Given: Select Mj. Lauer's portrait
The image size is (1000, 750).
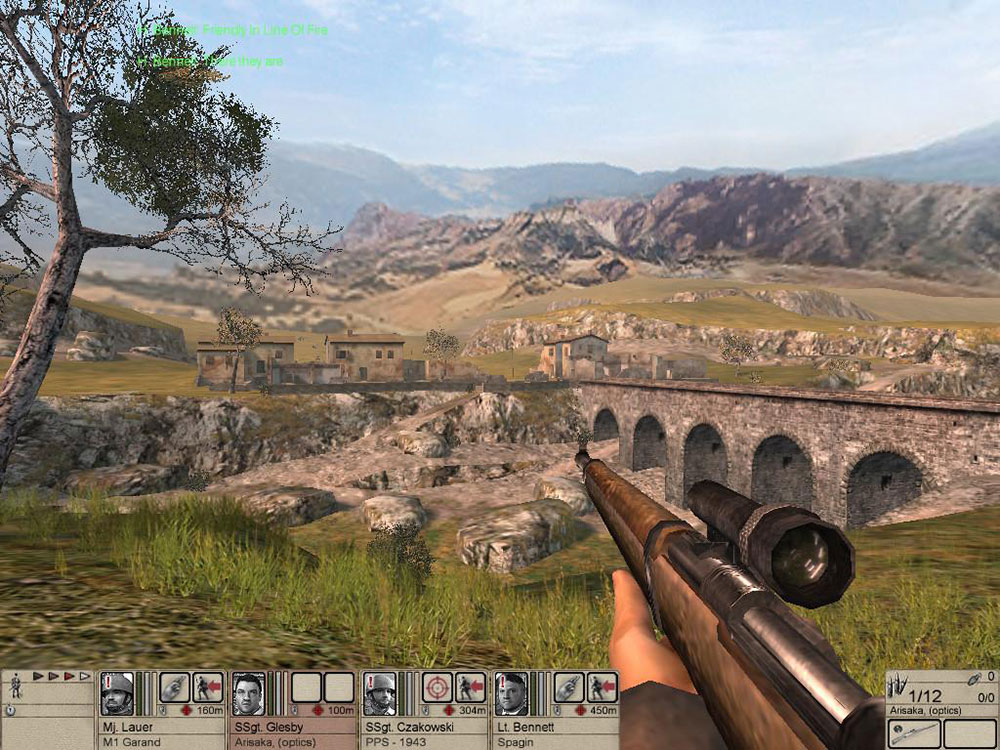Looking at the screenshot, I should 117,694.
